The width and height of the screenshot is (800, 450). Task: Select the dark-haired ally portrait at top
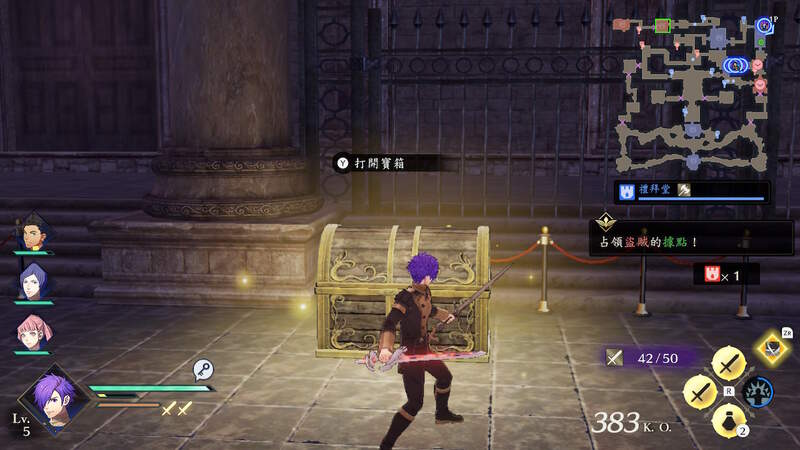[x=33, y=233]
